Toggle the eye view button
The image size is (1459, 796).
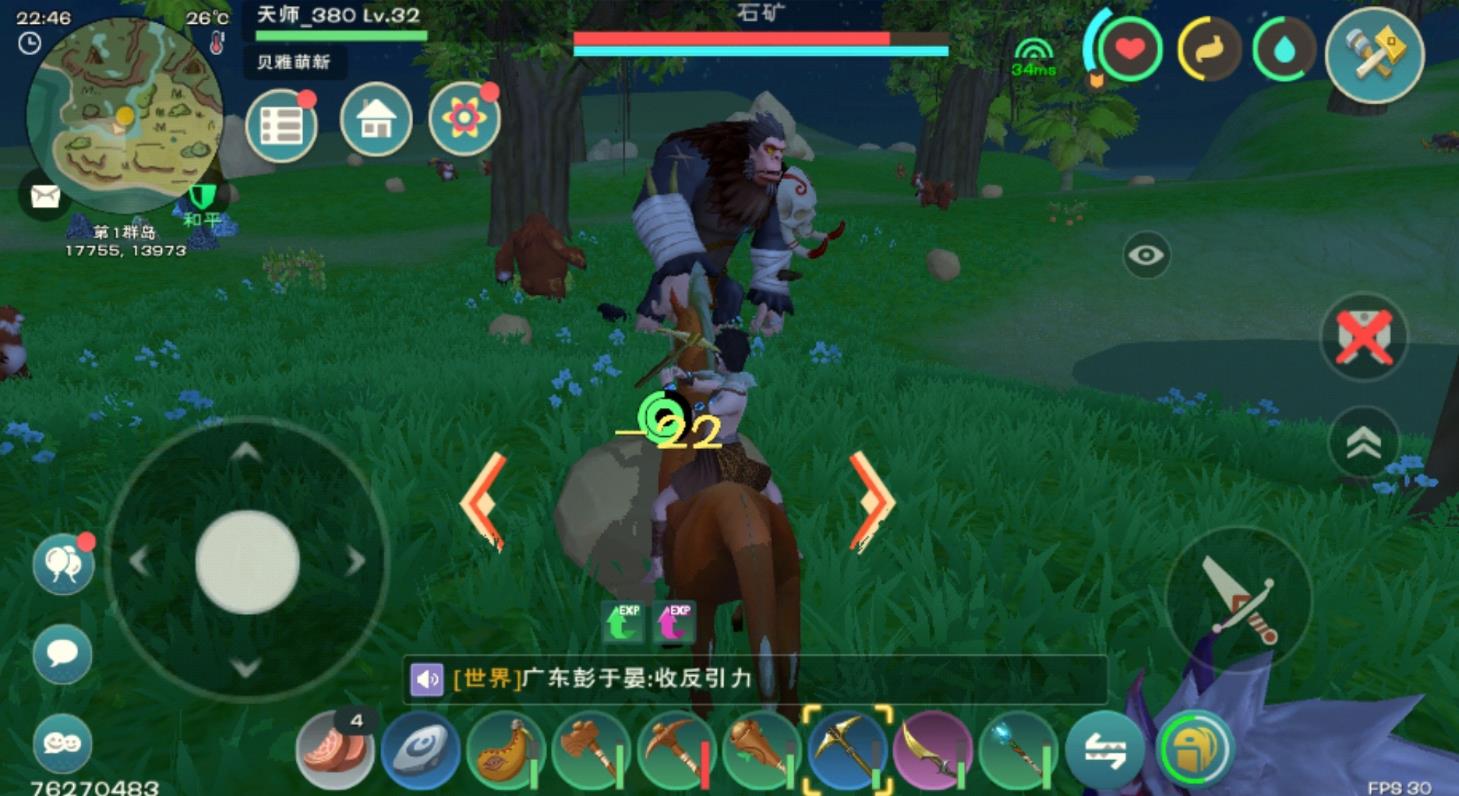coord(1146,256)
